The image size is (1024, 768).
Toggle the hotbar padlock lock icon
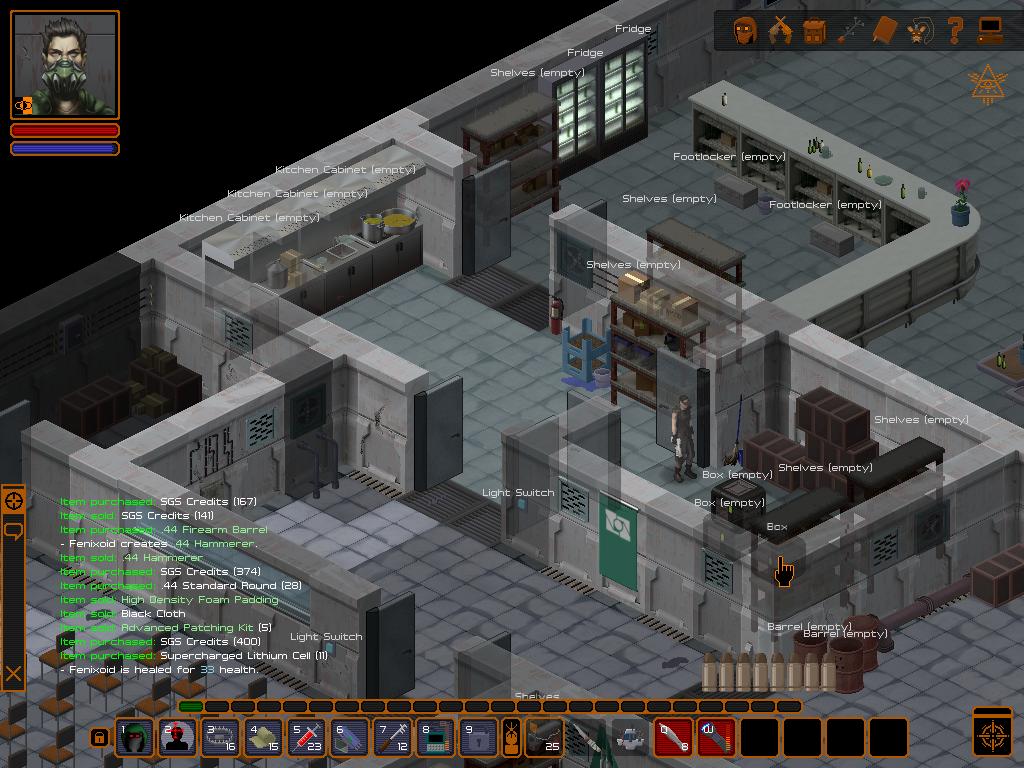99,738
